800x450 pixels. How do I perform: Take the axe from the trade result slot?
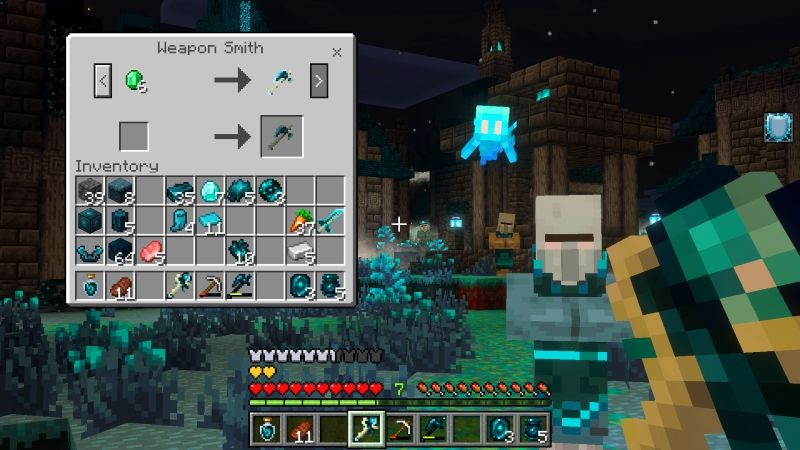coord(281,136)
